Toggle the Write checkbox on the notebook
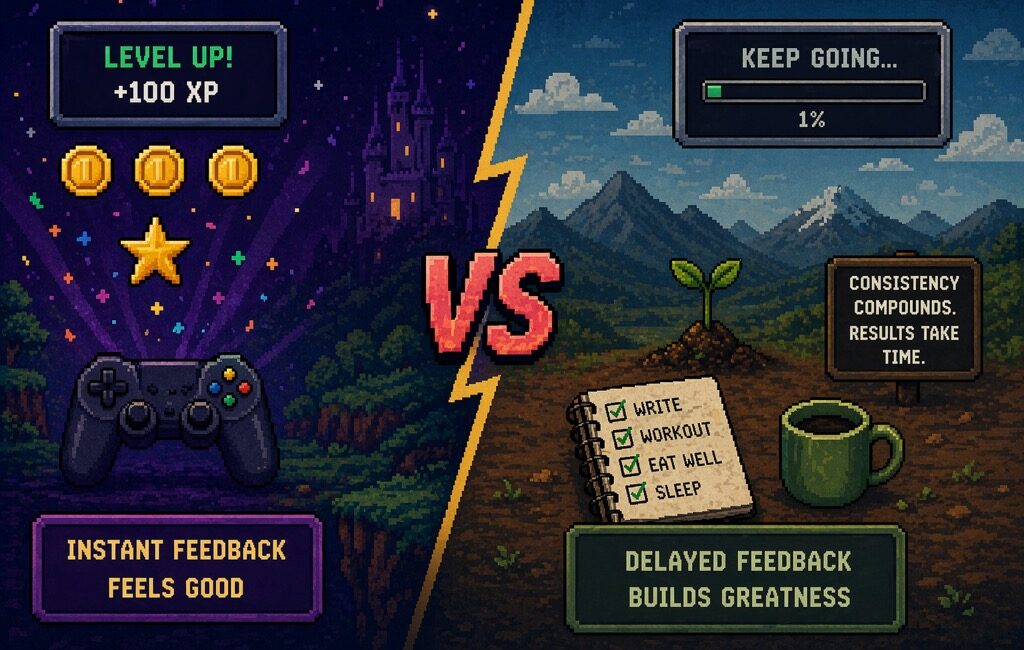 coord(616,410)
